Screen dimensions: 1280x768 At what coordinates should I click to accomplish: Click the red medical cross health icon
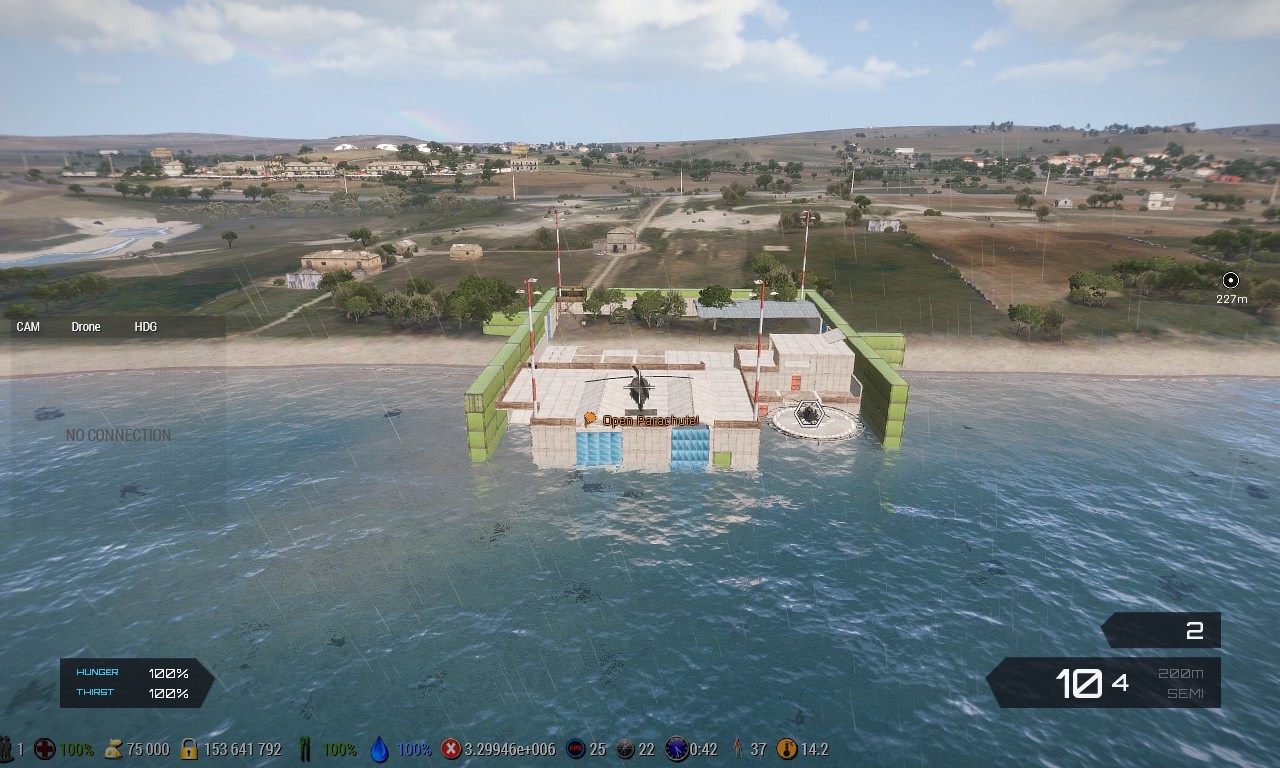coord(44,749)
